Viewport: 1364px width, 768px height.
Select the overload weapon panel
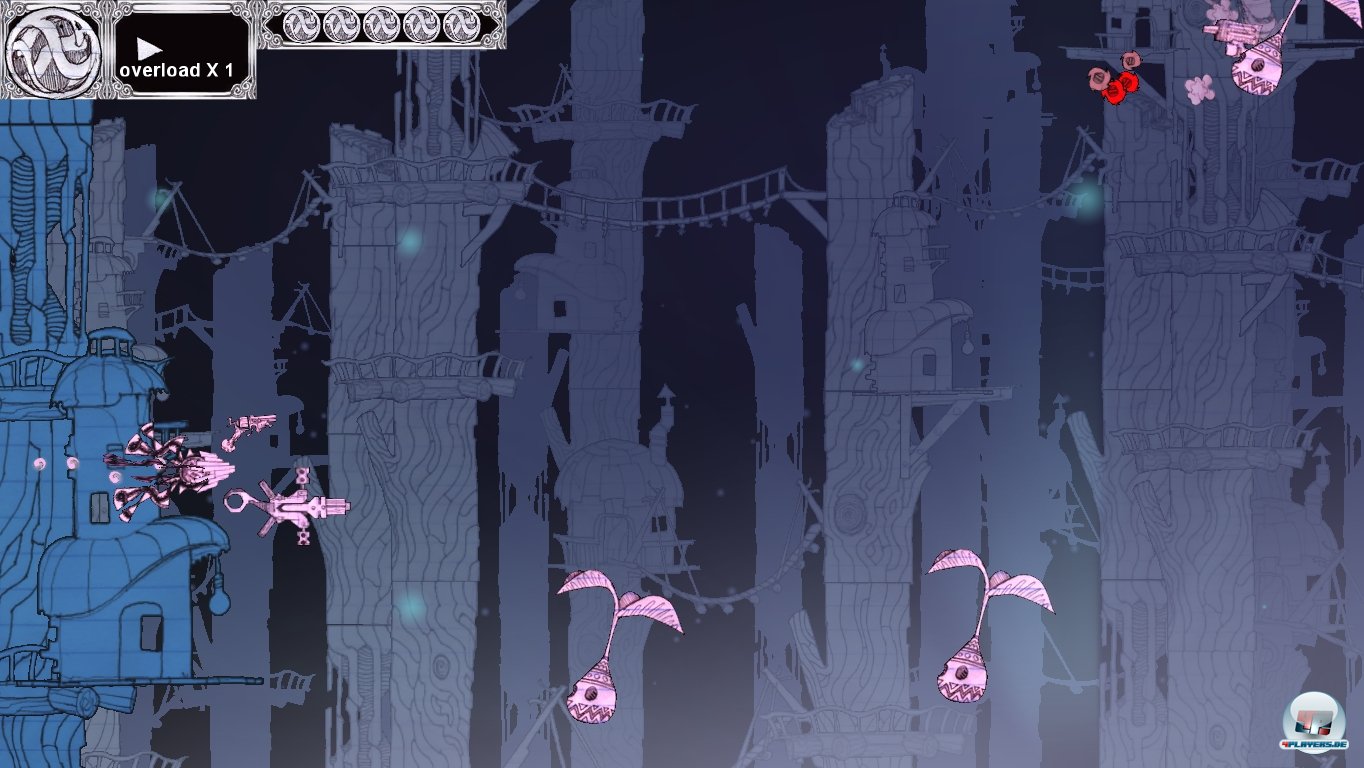[182, 52]
